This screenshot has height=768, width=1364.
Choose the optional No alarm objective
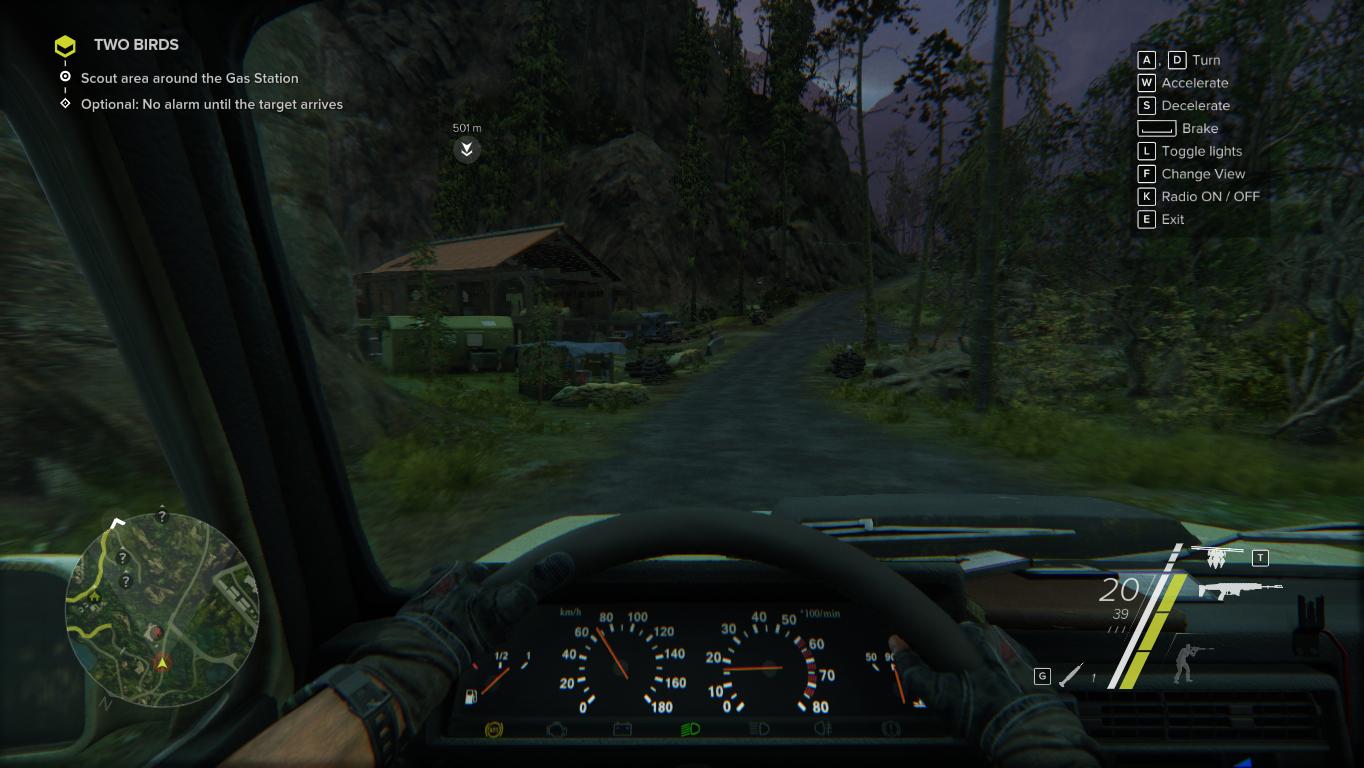[x=211, y=104]
